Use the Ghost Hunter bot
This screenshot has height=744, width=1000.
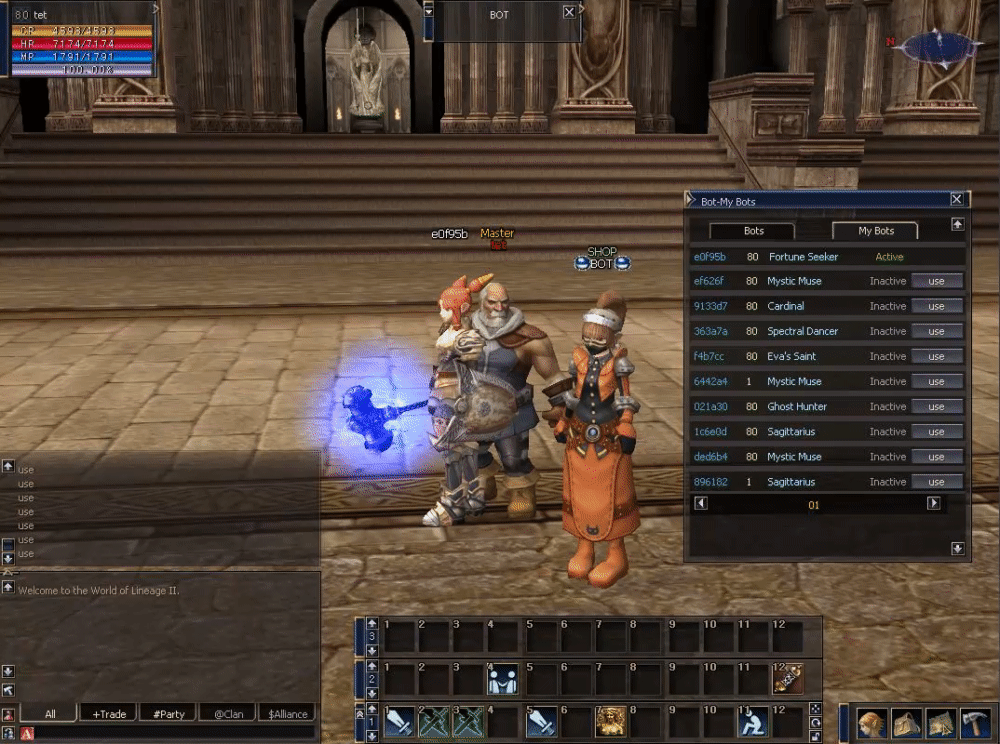click(936, 407)
